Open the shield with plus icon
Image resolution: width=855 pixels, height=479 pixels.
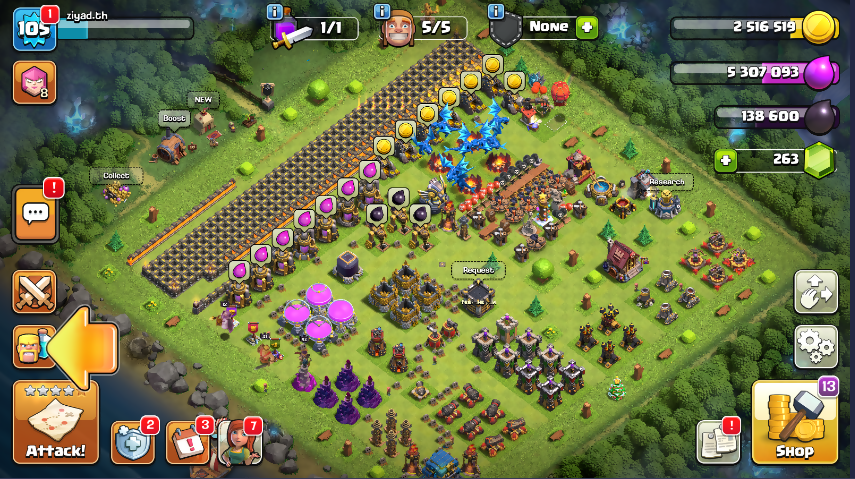133,441
